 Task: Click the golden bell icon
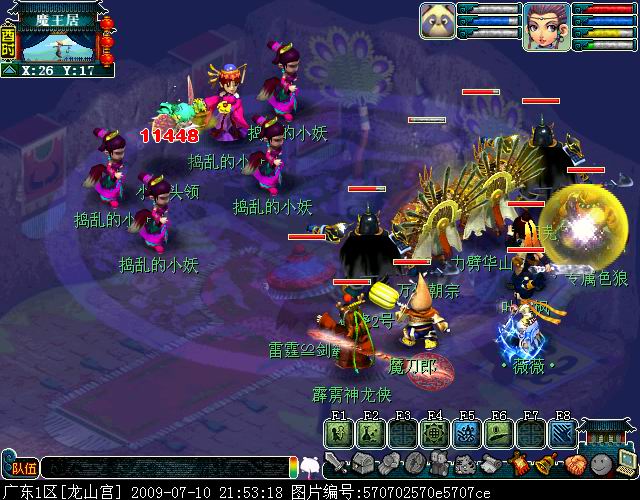click(x=545, y=464)
